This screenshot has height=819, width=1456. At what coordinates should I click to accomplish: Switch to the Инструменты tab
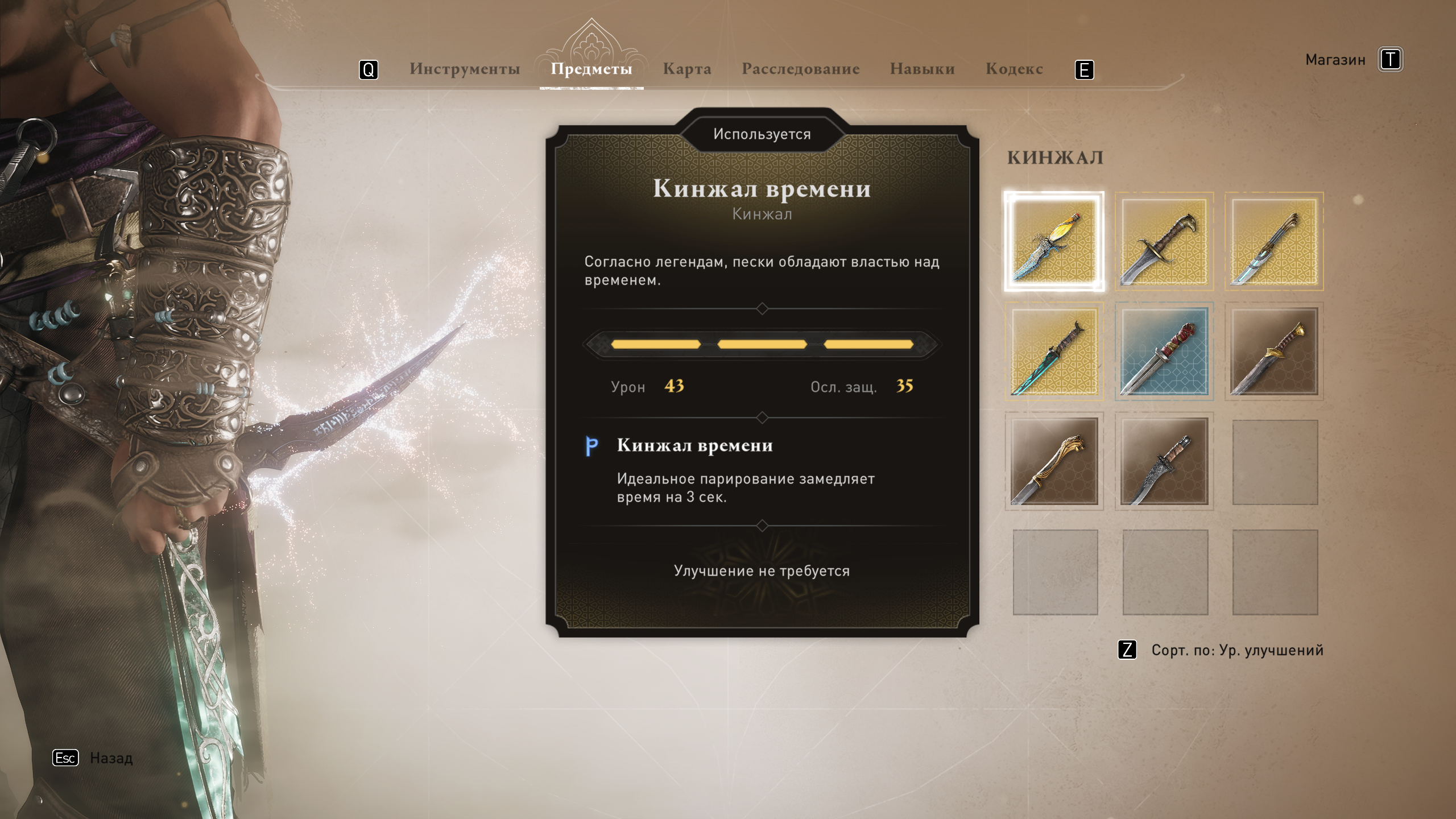pos(465,69)
